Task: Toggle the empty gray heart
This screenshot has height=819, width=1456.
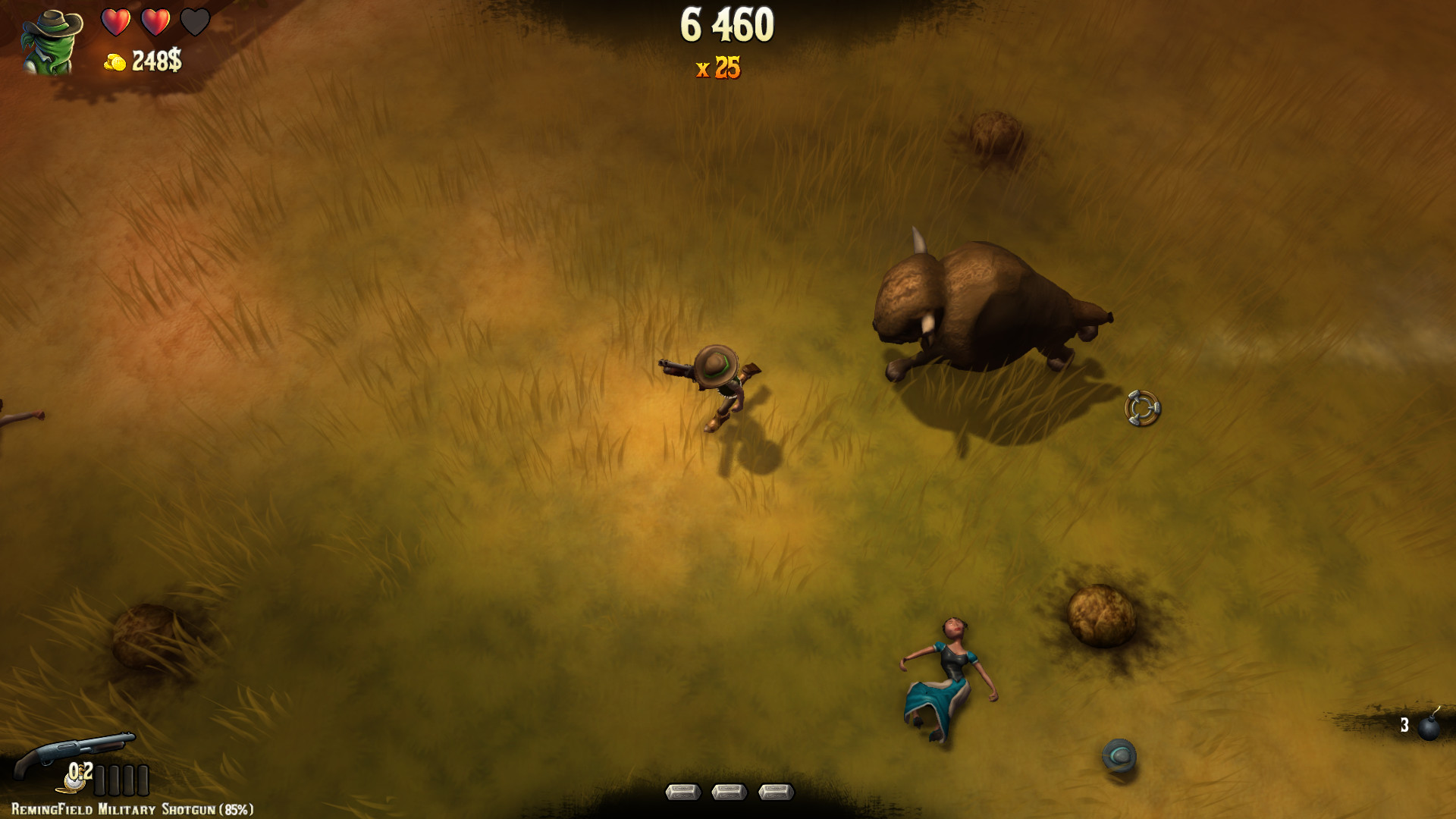Action: click(196, 23)
